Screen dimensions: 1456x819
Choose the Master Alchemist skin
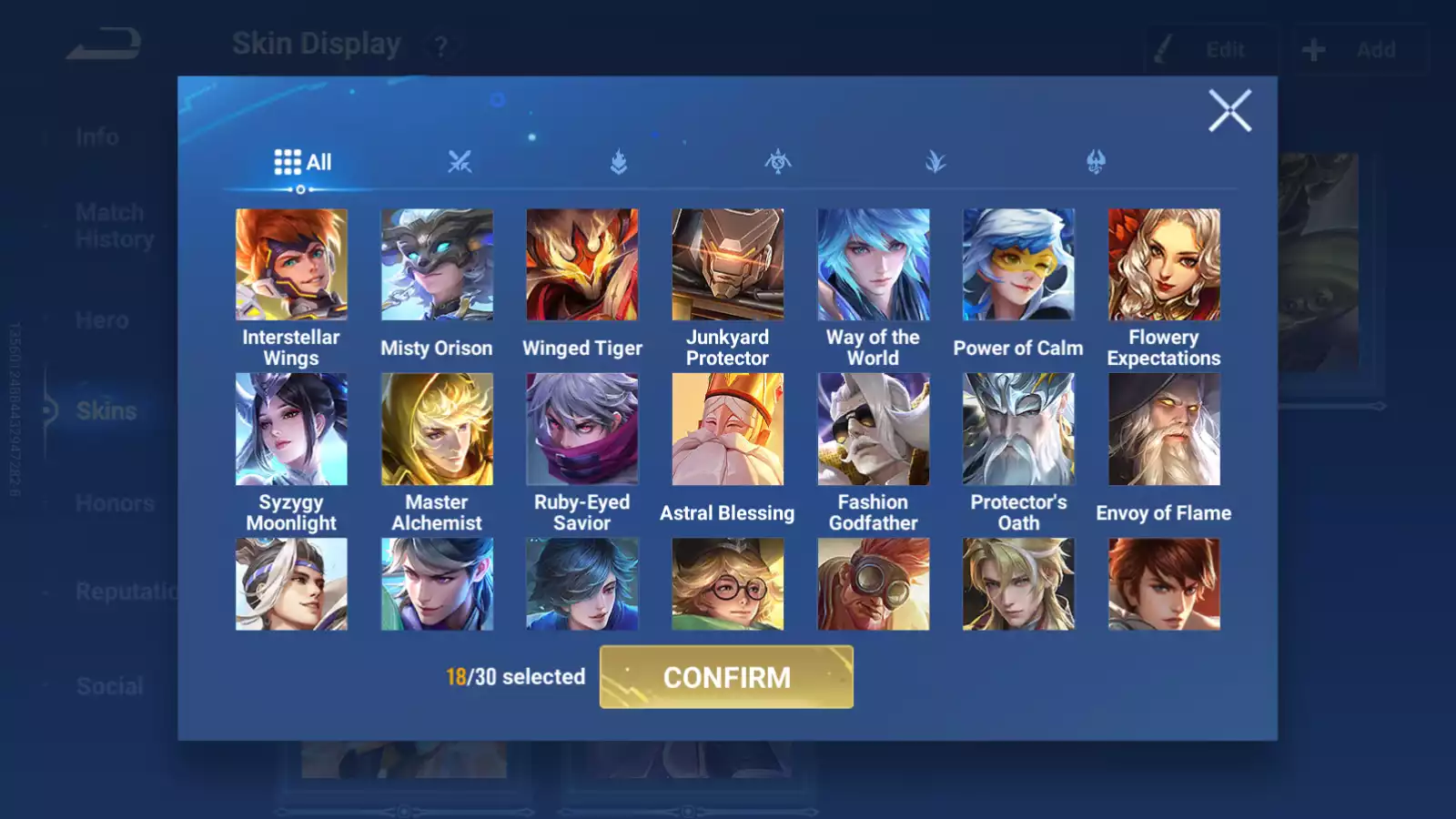[437, 430]
